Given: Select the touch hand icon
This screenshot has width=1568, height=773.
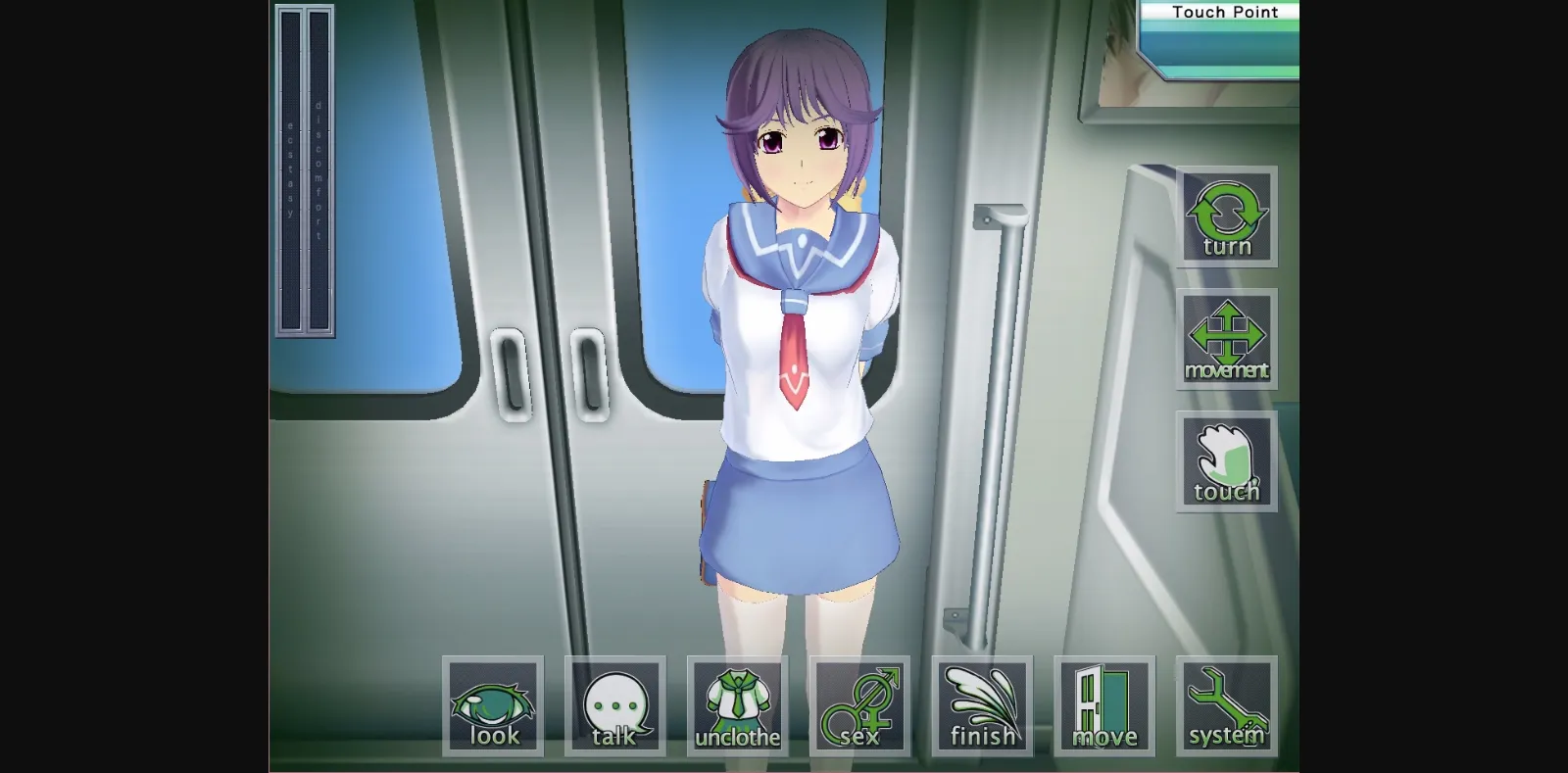Looking at the screenshot, I should tap(1227, 460).
